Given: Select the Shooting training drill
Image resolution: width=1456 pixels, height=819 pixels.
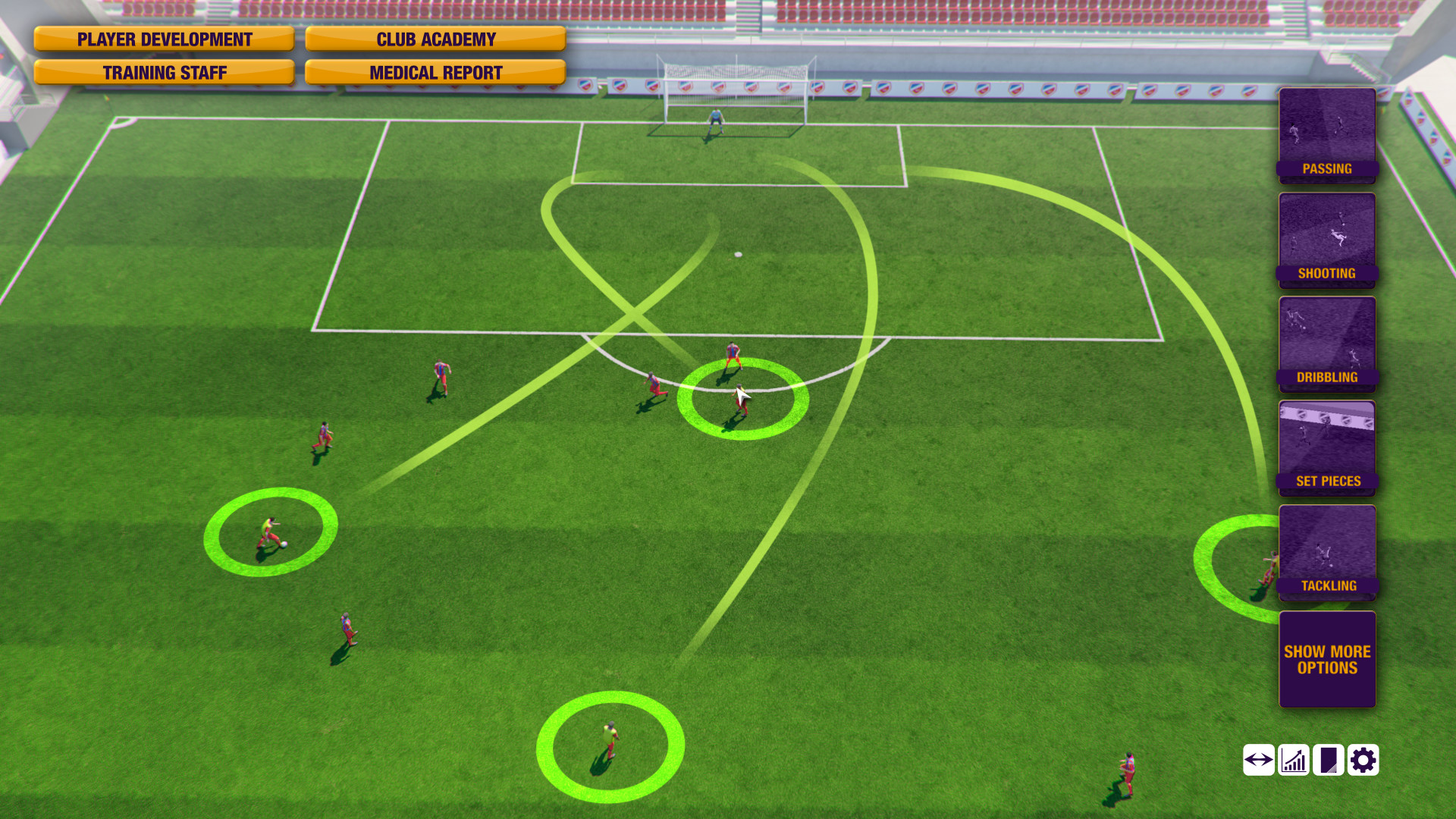Looking at the screenshot, I should [1326, 240].
